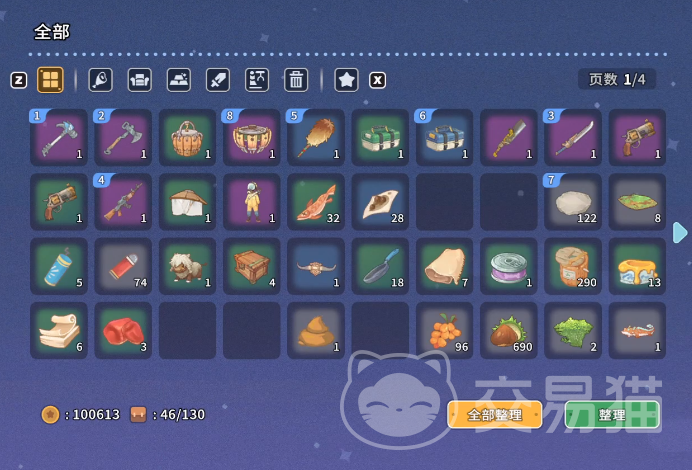This screenshot has height=470, width=692.
Task: Choose the frying pan slot with 18
Action: pyautogui.click(x=380, y=266)
